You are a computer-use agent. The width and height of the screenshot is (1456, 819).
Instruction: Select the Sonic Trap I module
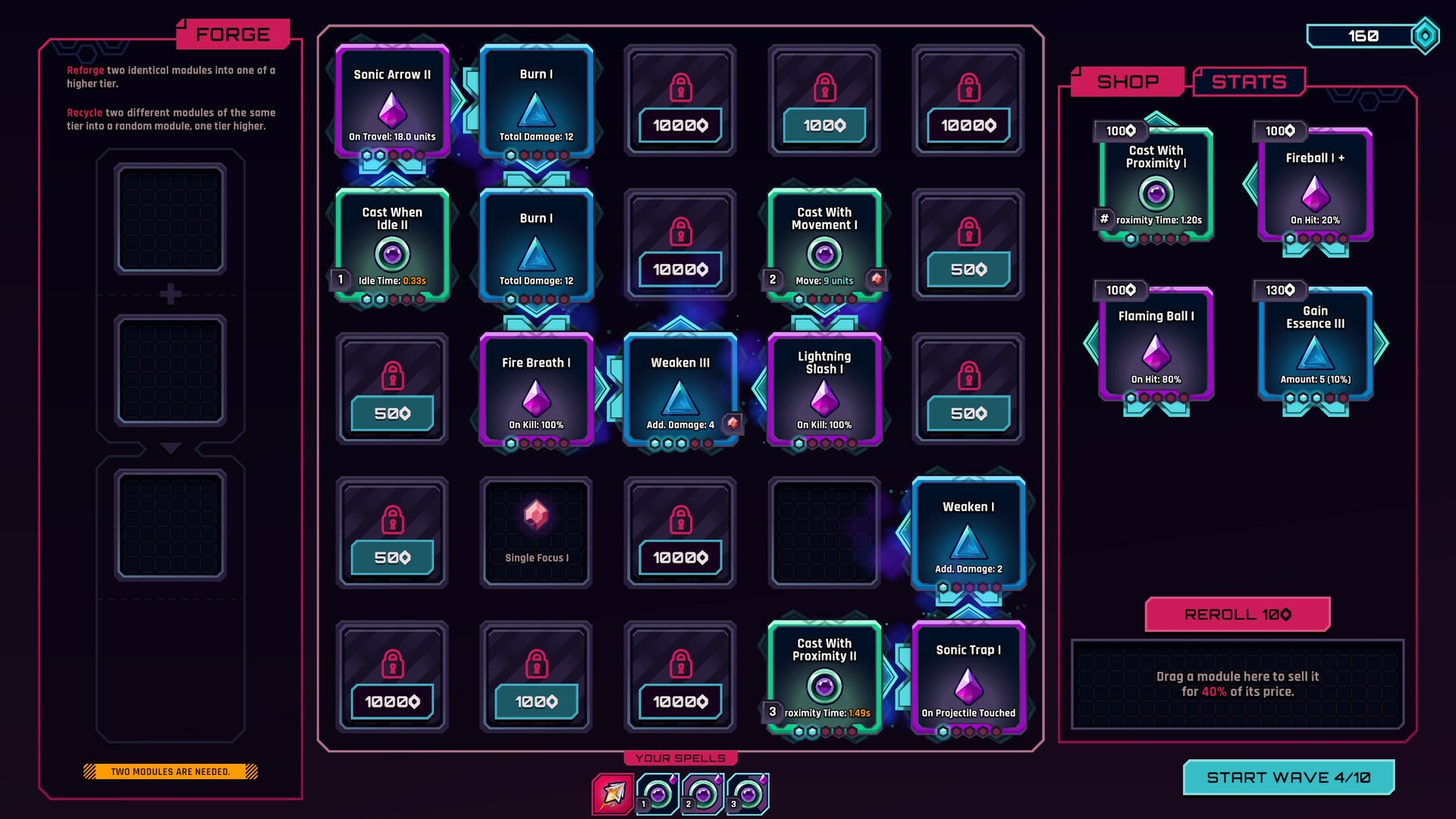968,677
